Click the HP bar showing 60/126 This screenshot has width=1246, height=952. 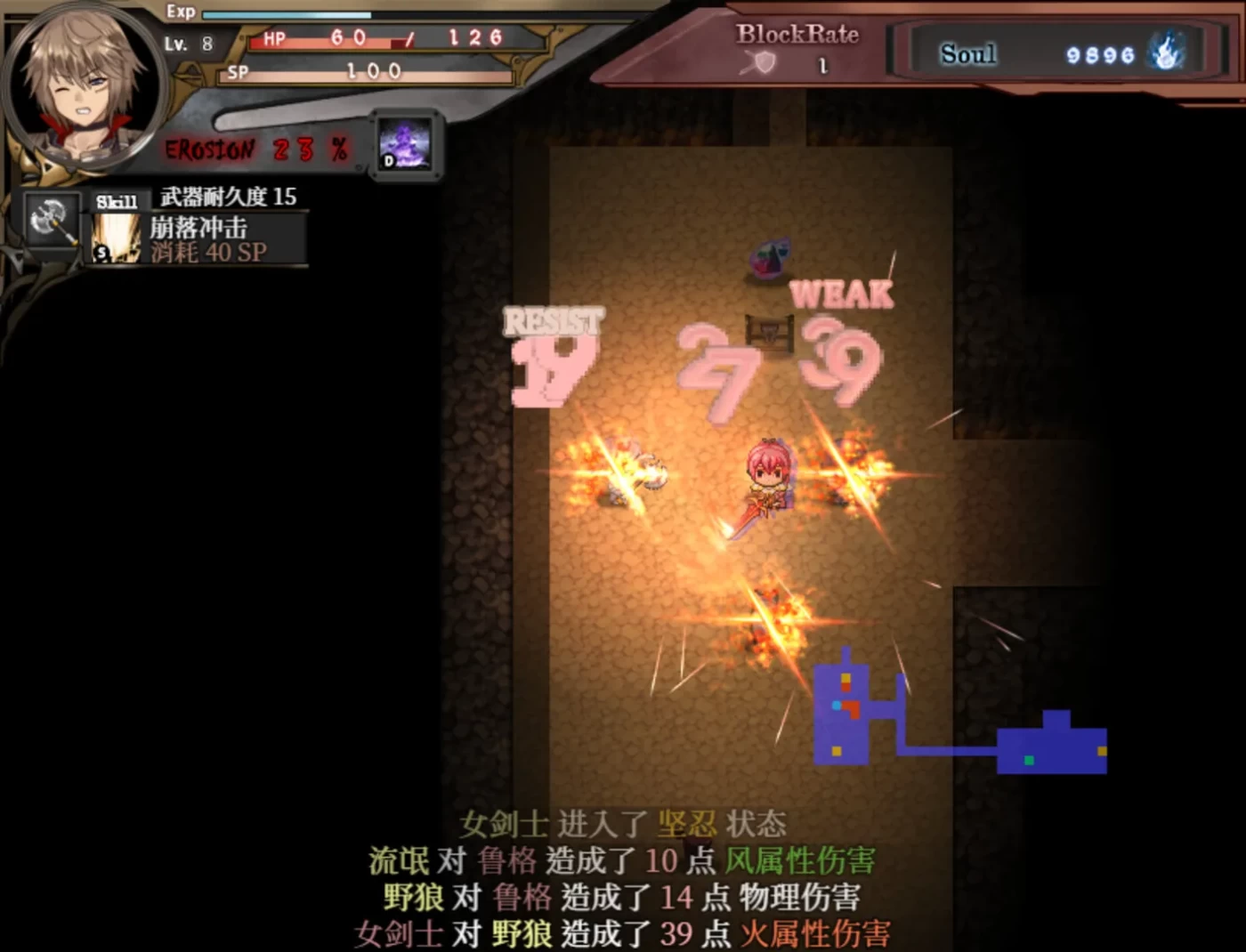click(374, 39)
